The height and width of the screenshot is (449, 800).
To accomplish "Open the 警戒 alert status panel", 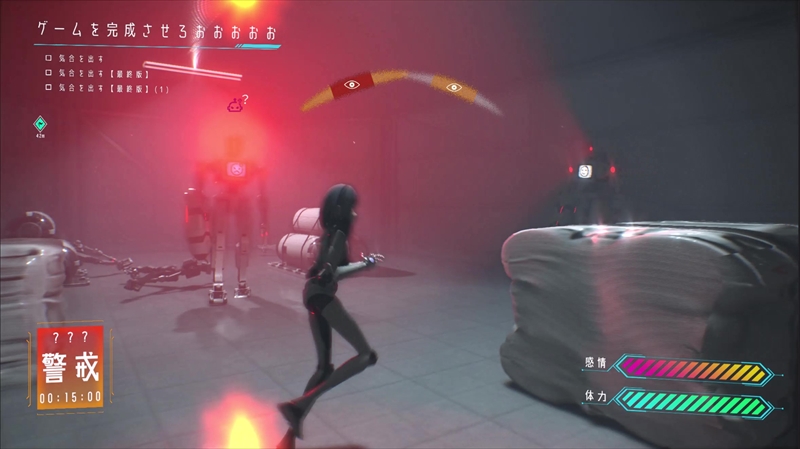I will click(x=69, y=366).
